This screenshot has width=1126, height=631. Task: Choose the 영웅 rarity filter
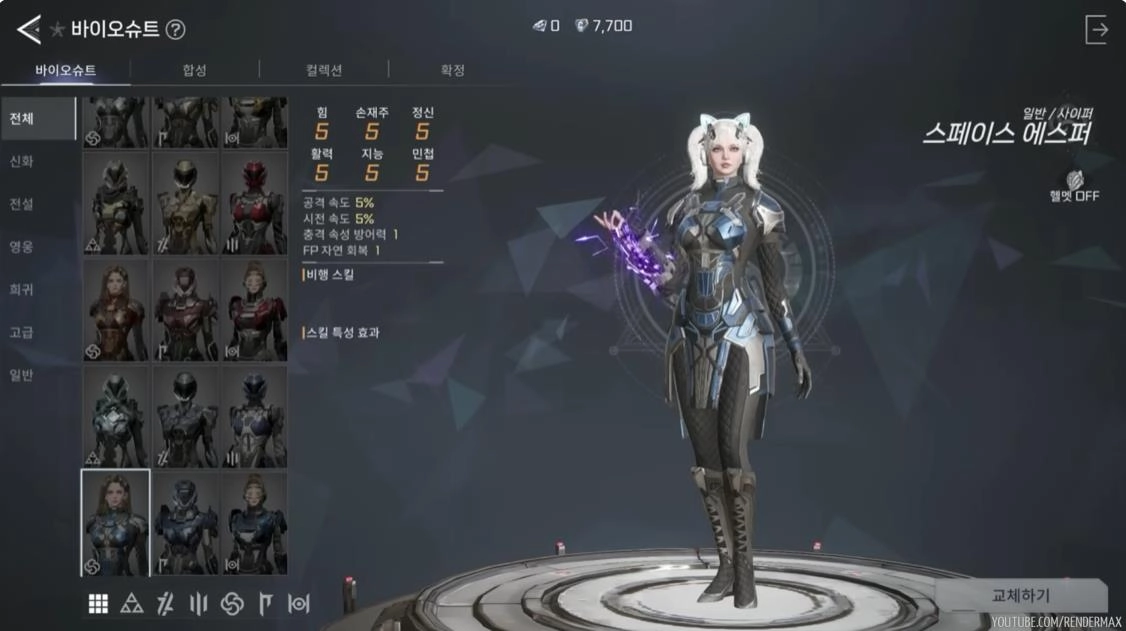pyautogui.click(x=22, y=246)
